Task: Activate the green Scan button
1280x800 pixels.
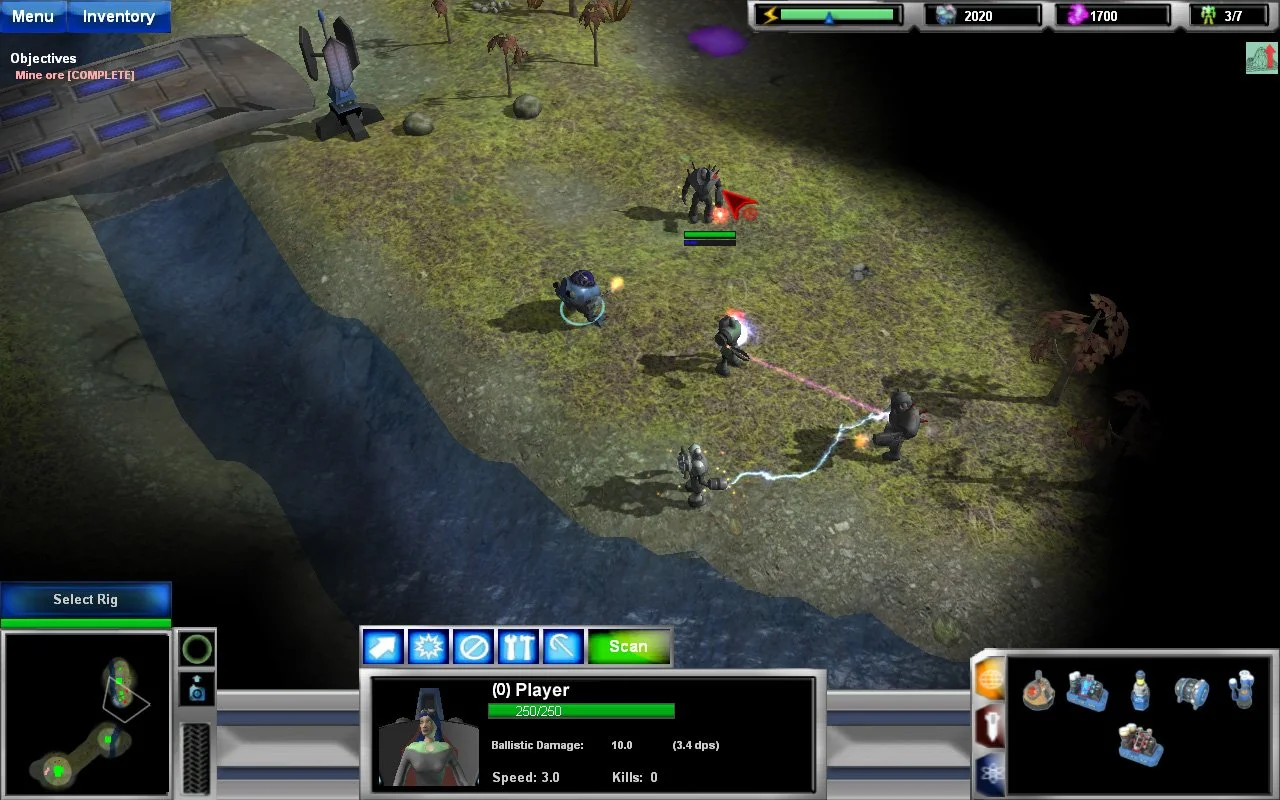Action: 628,647
